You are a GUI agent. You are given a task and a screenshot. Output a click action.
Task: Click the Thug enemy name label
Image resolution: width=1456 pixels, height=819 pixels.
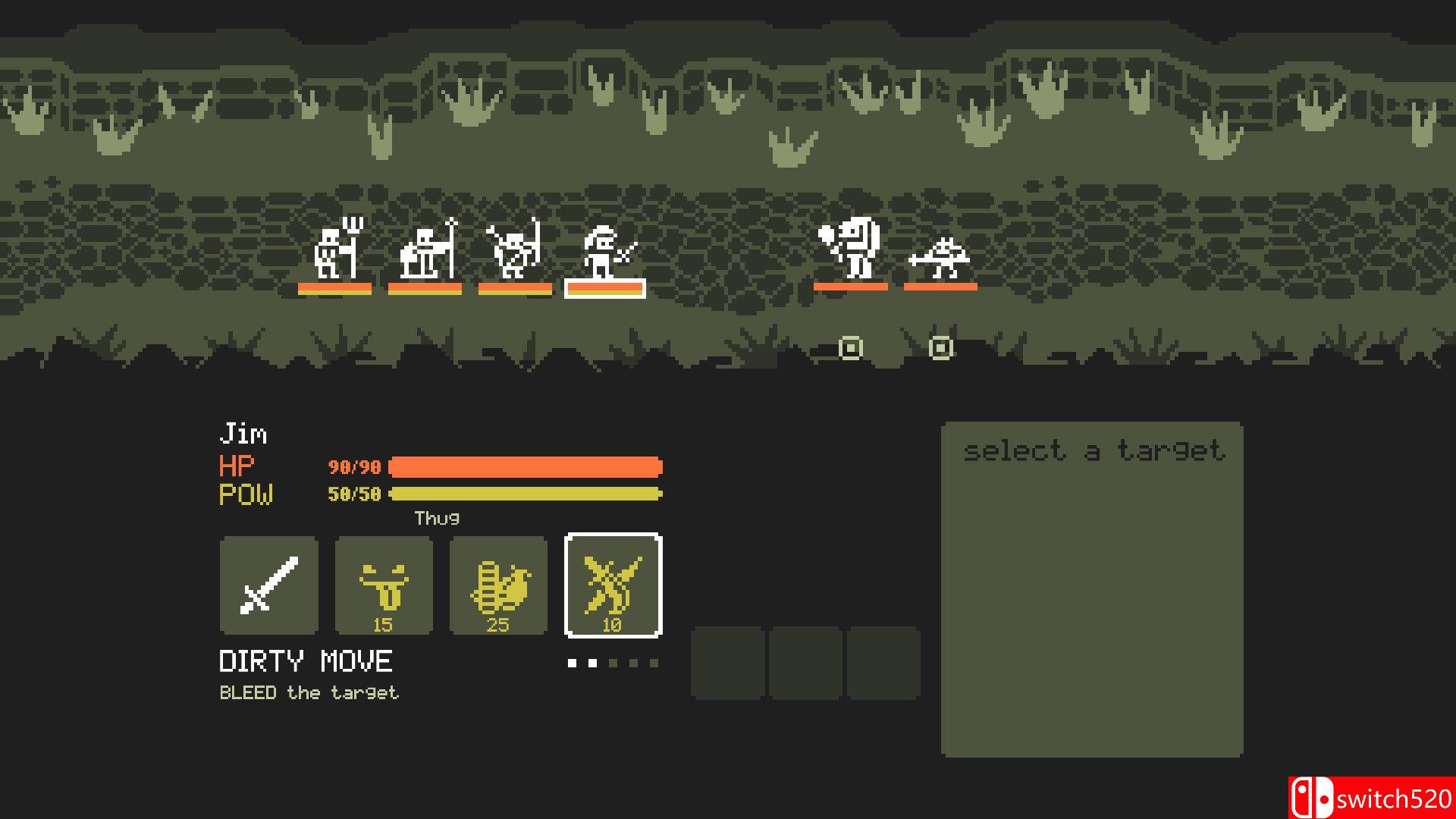tap(438, 519)
